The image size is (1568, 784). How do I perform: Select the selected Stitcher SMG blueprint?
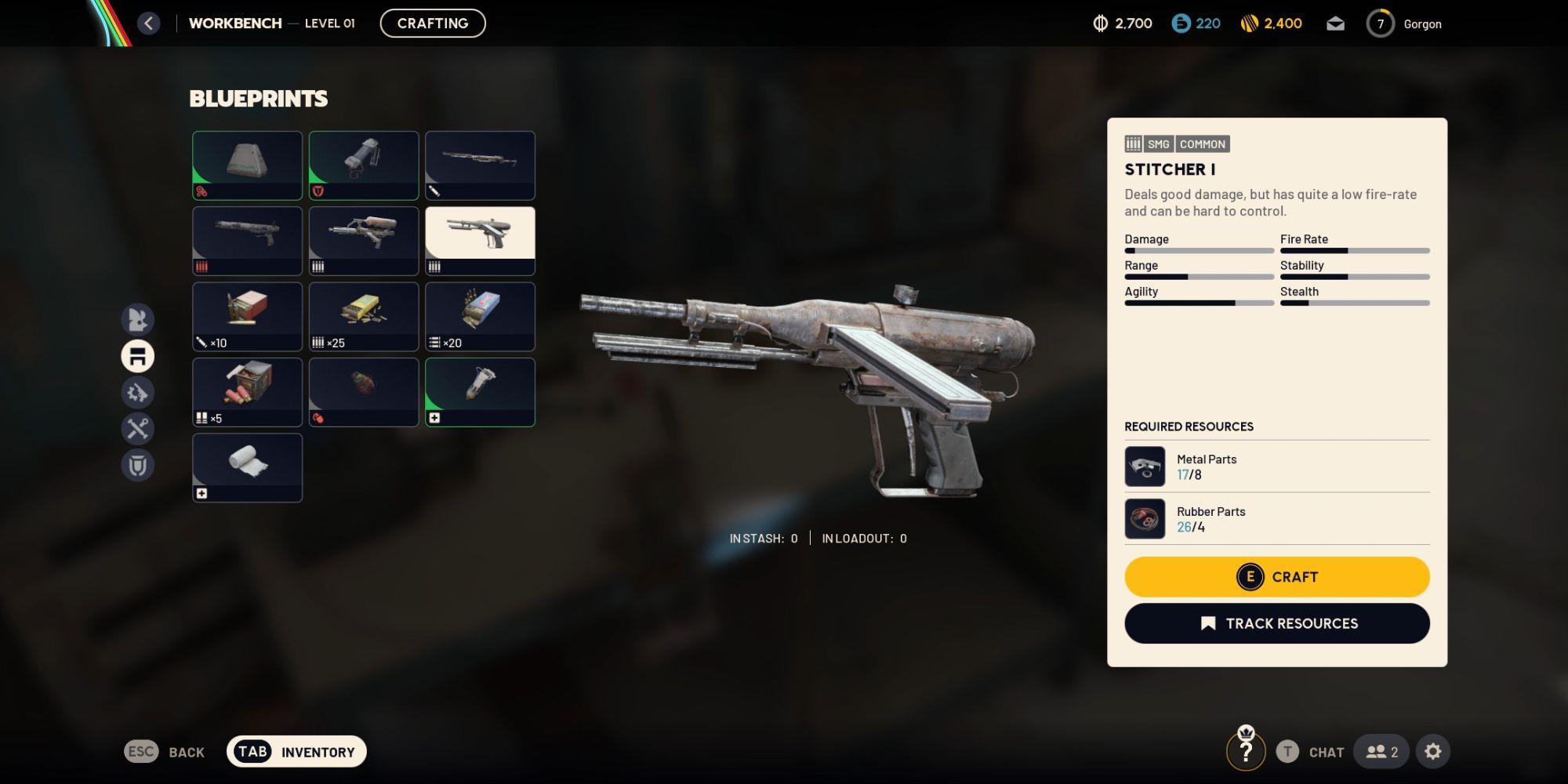click(480, 240)
